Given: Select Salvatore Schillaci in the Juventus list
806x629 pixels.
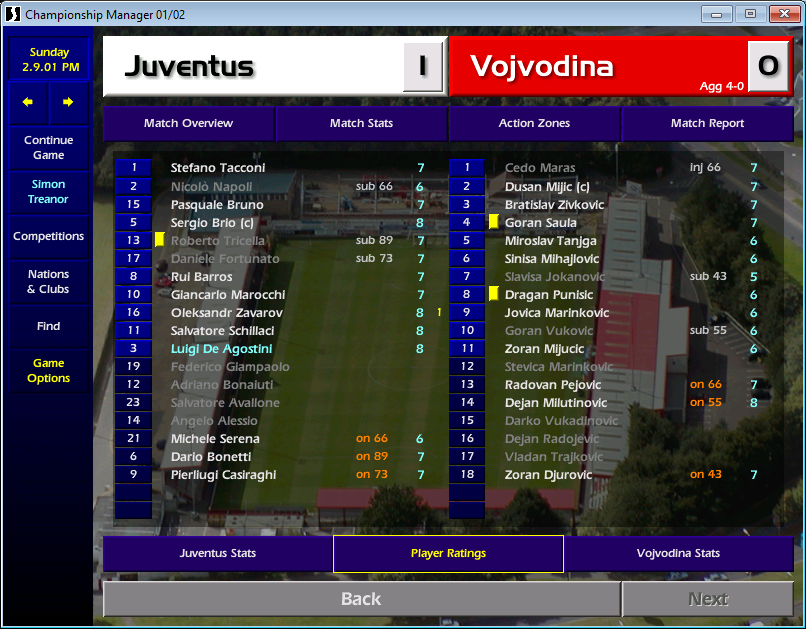Looking at the screenshot, I should pos(222,331).
